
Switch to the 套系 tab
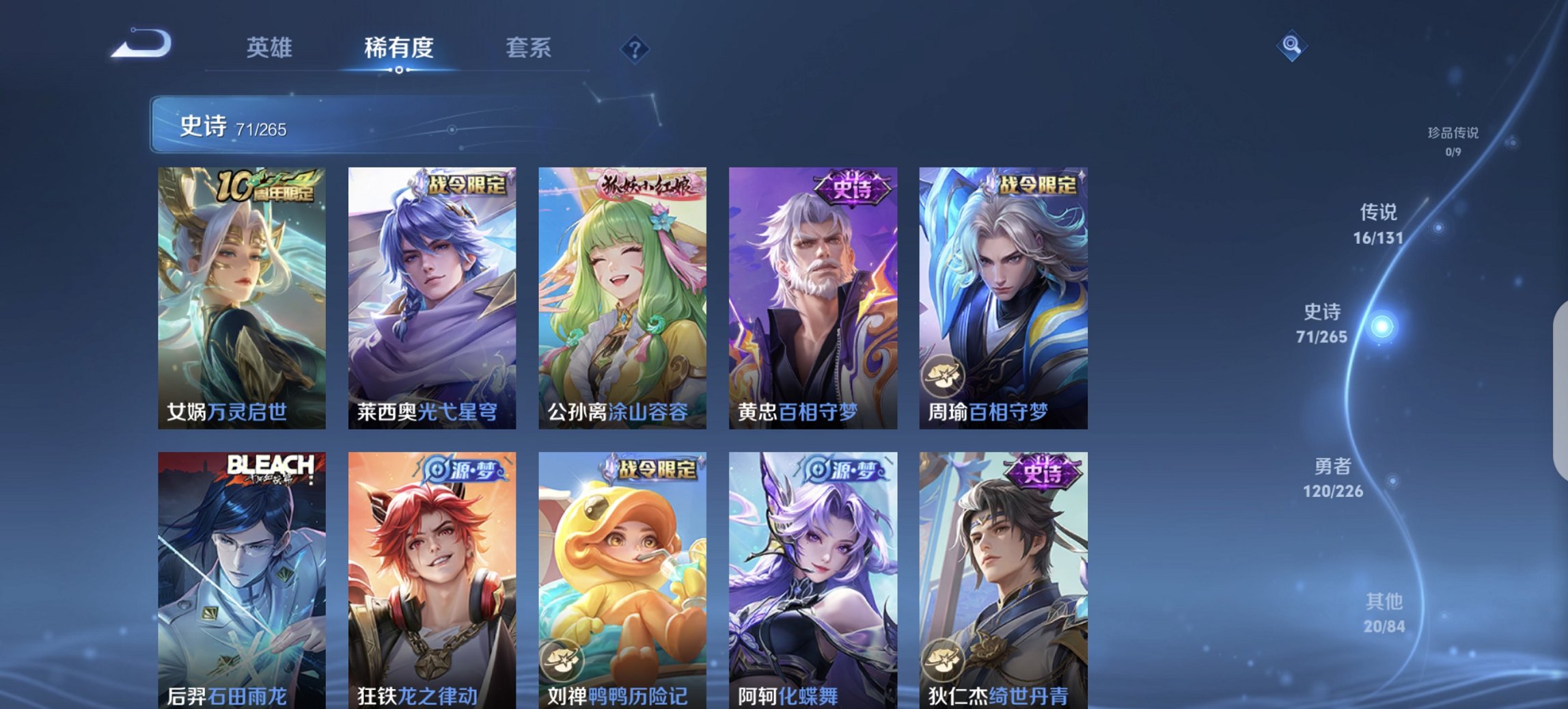point(529,48)
